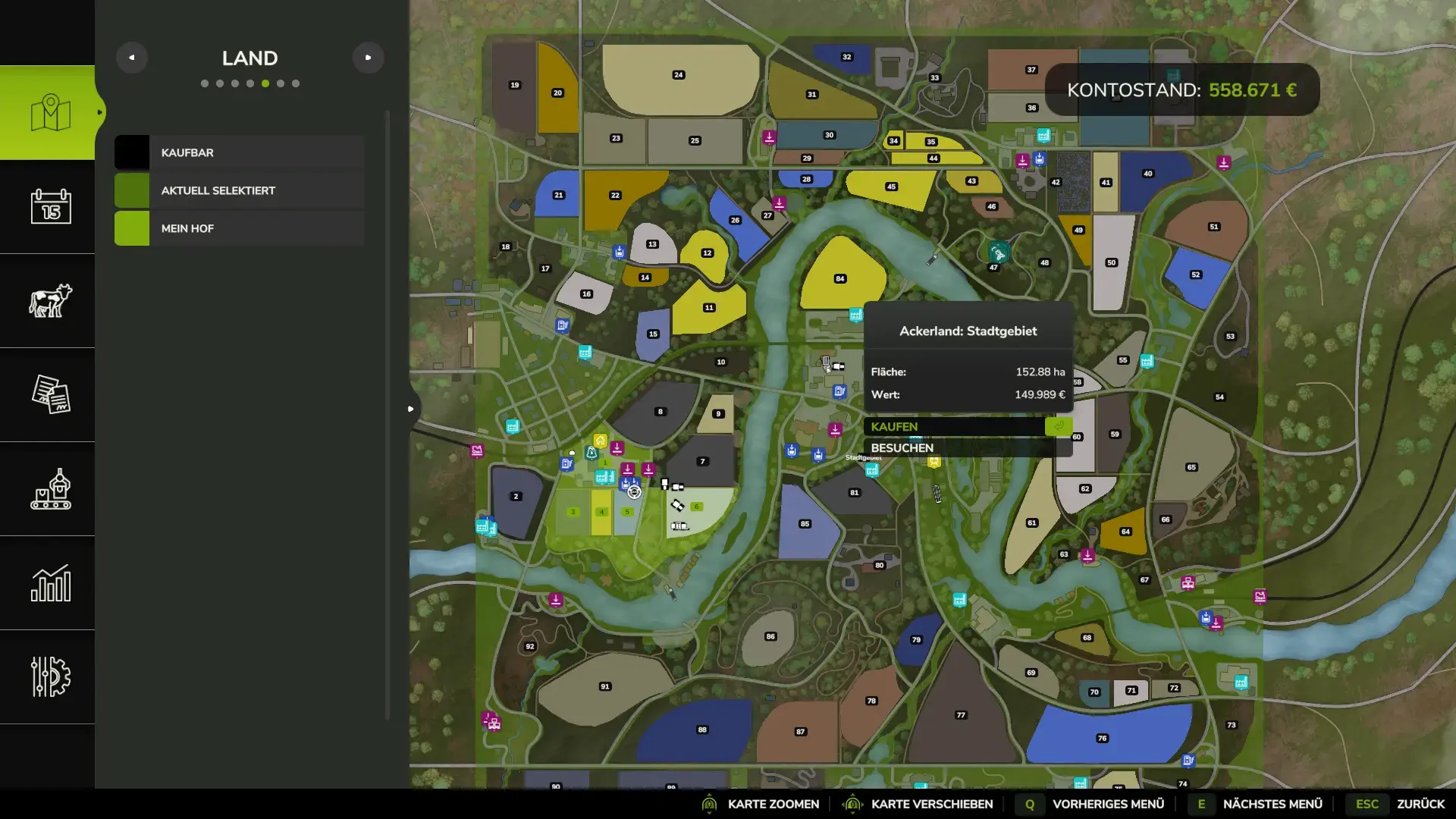
Task: Go to previous map page arrow
Action: pos(132,58)
